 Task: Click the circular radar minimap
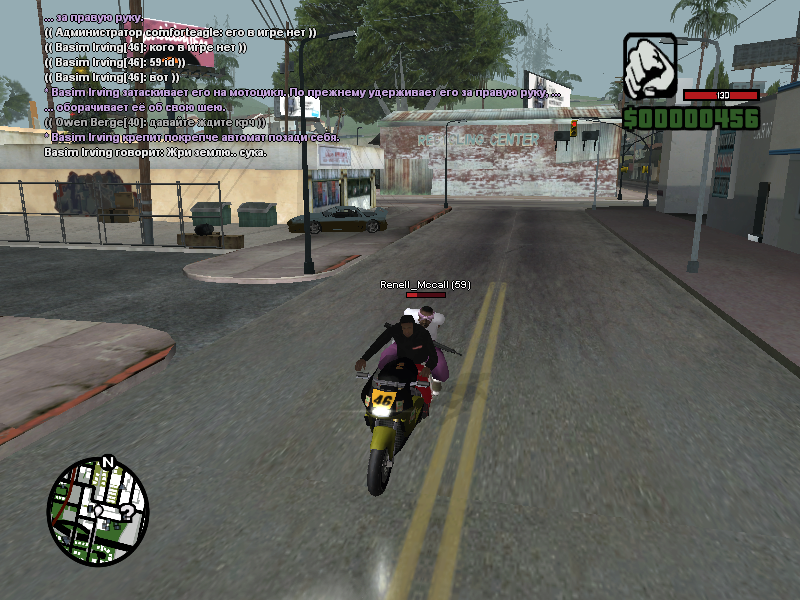pyautogui.click(x=98, y=511)
